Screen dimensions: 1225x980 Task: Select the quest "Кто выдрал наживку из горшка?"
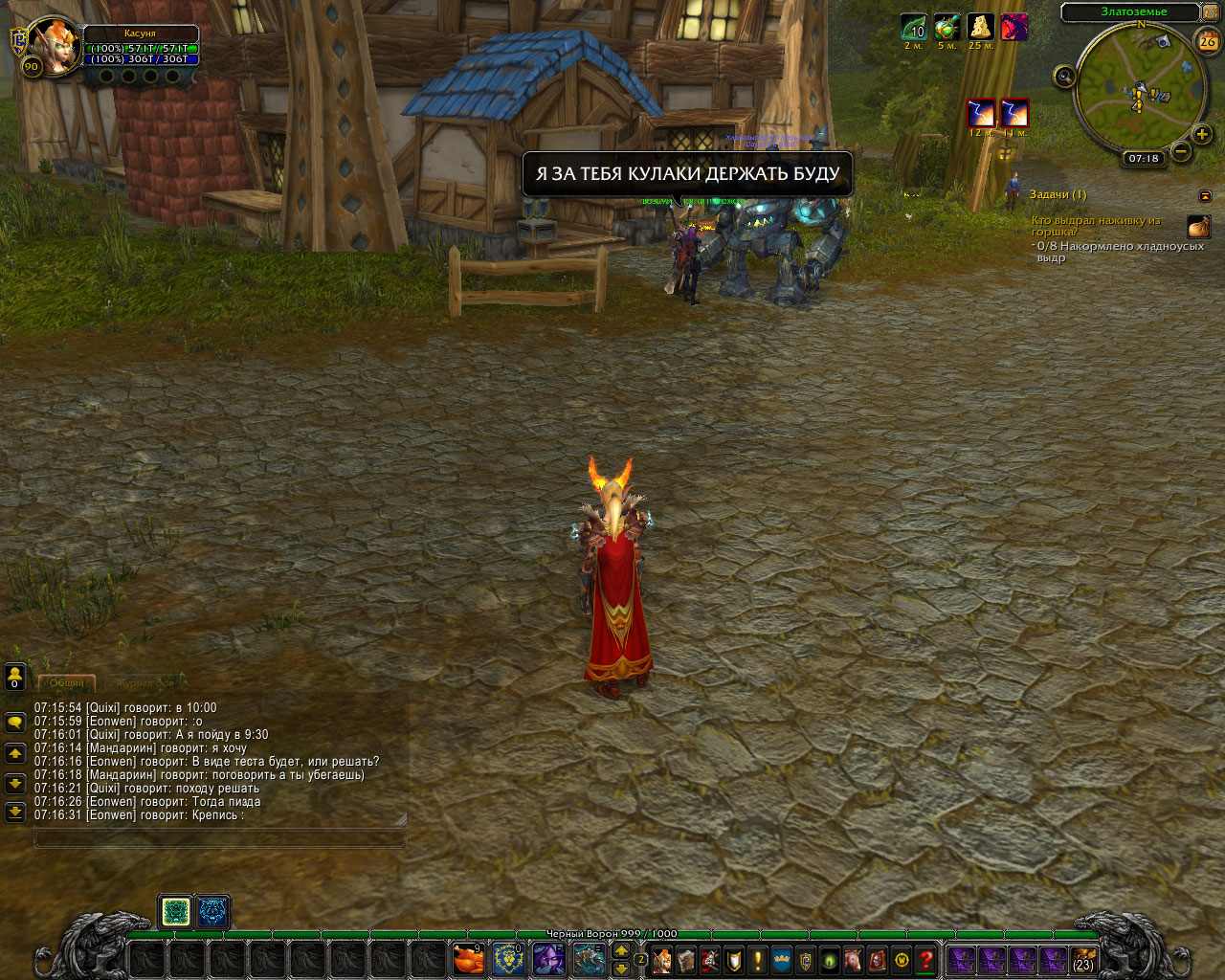(1096, 226)
